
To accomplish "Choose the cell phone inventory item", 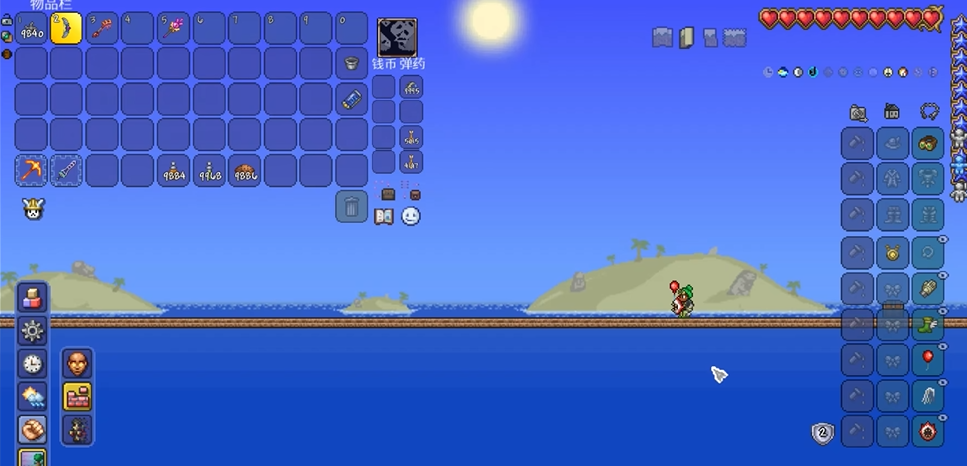I will pyautogui.click(x=351, y=99).
